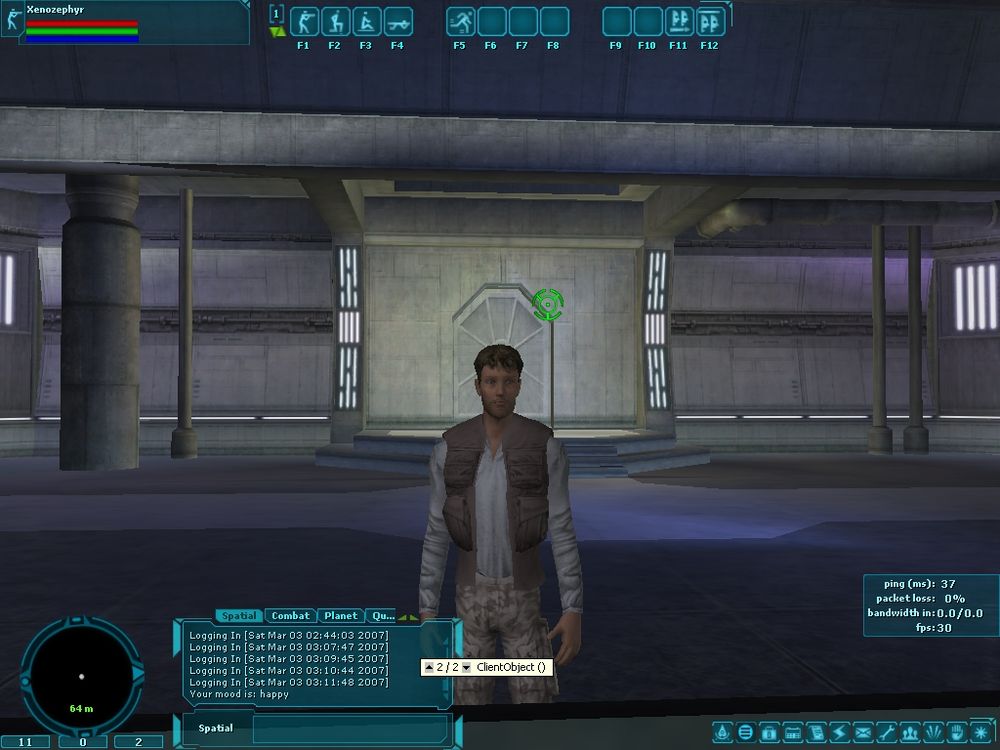This screenshot has width=1000, height=750.
Task: Use the sit posture icon in F3
Action: pos(366,21)
